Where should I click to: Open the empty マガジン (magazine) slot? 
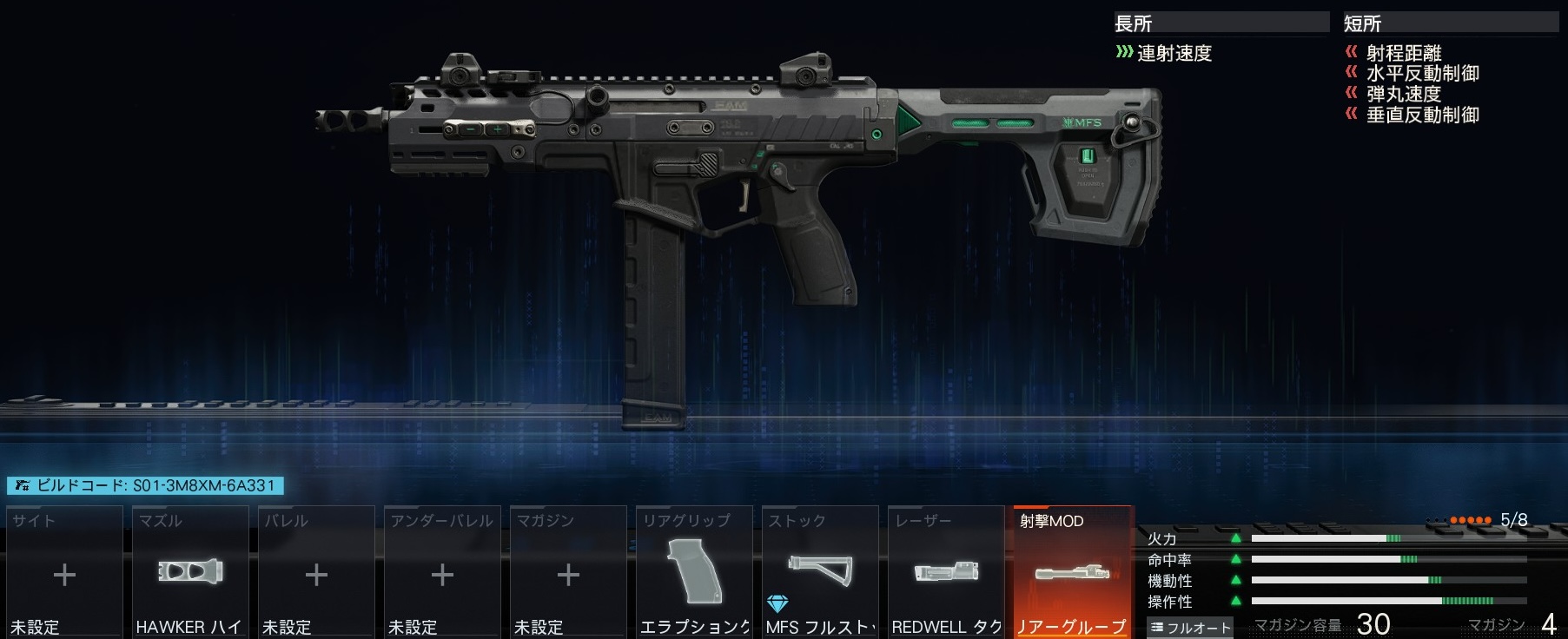tap(568, 573)
